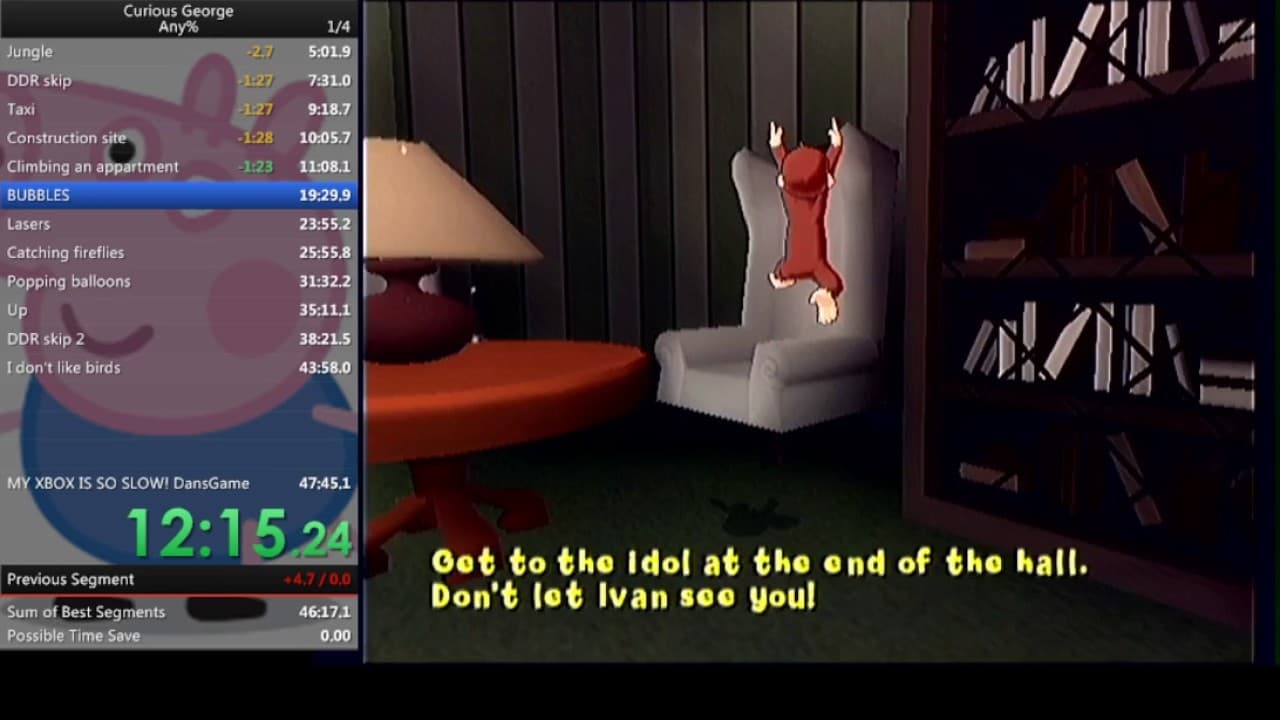1280x720 pixels.
Task: Click the Possible Time Save row
Action: (x=100, y=635)
